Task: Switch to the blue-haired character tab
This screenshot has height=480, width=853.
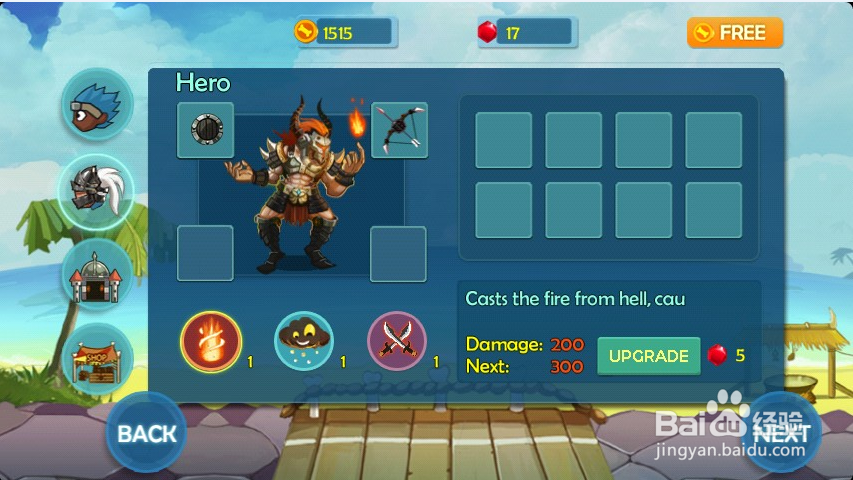Action: (x=97, y=106)
